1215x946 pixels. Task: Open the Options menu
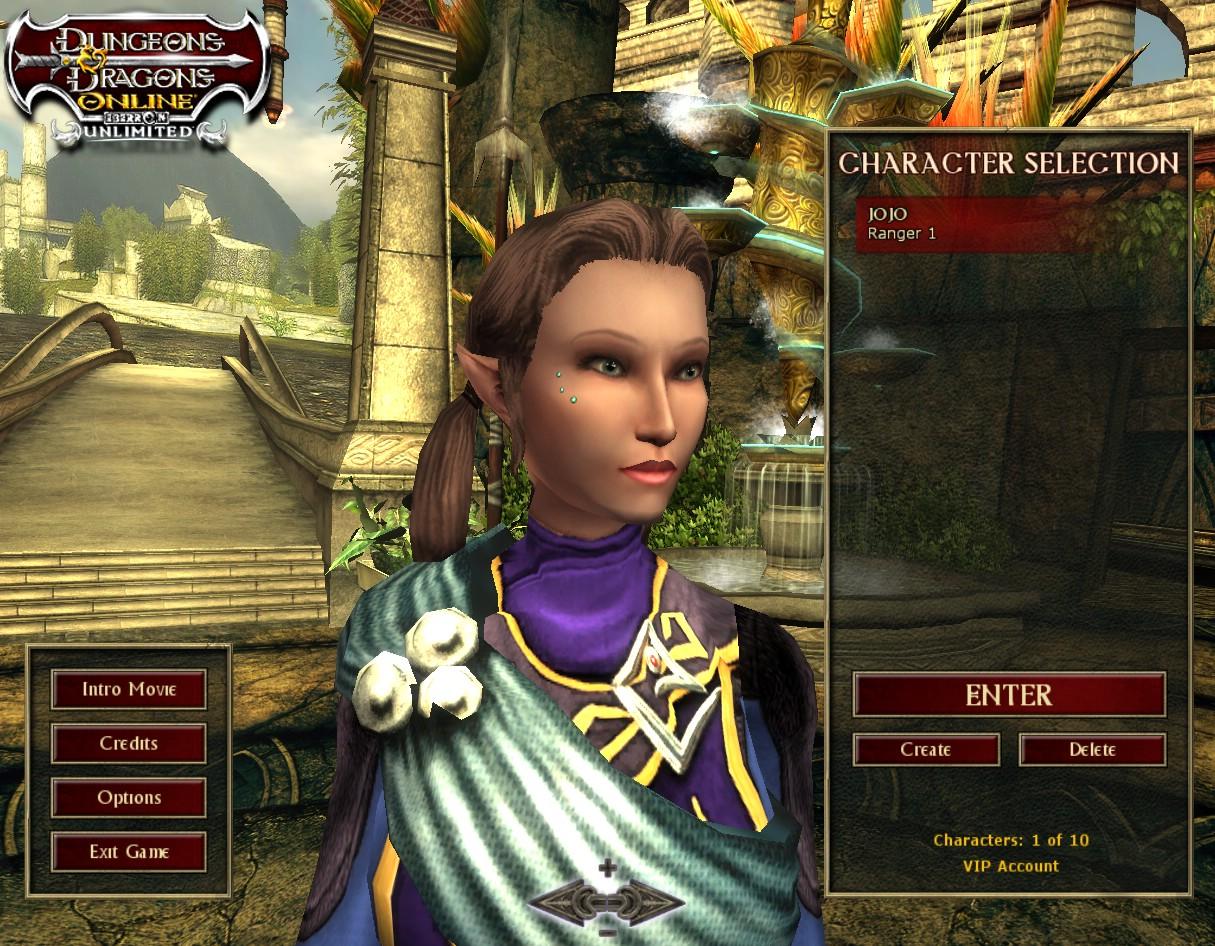[x=129, y=798]
